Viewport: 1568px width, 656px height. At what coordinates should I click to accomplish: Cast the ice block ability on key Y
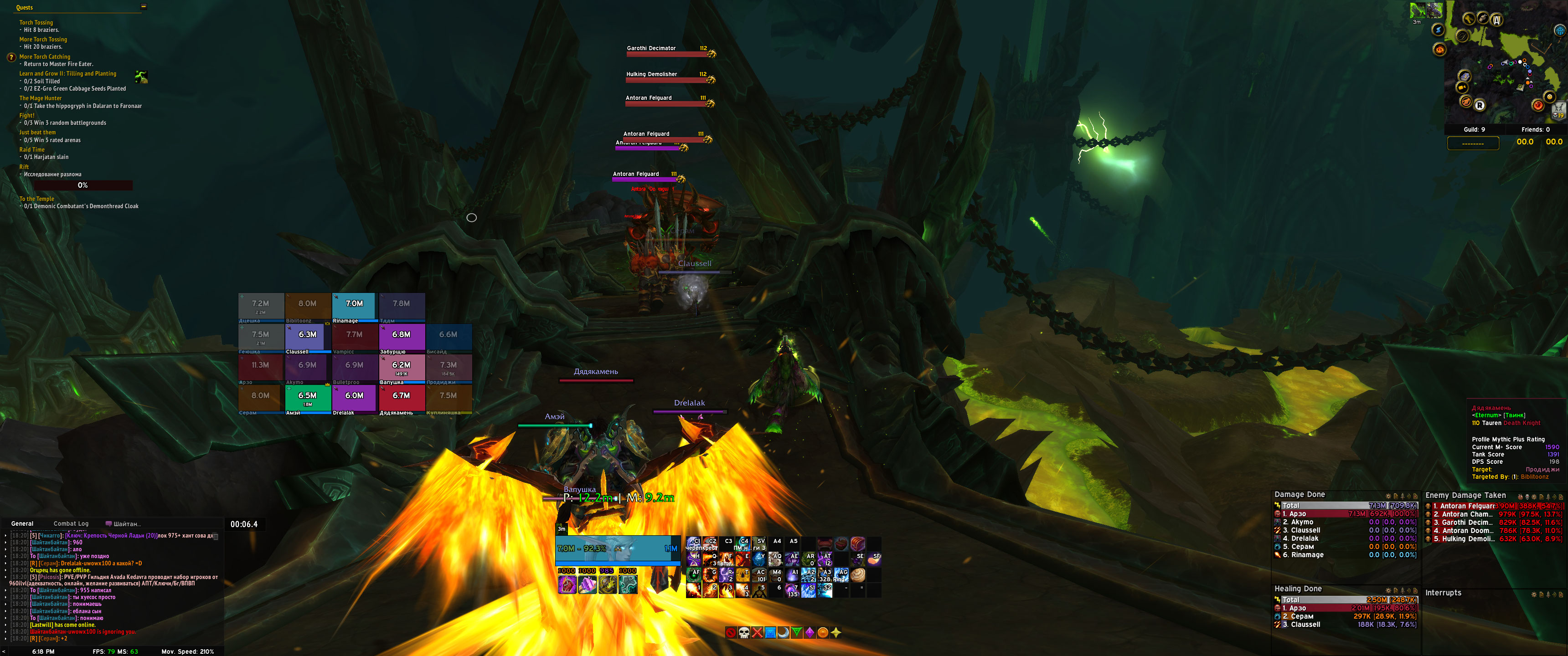[x=759, y=558]
